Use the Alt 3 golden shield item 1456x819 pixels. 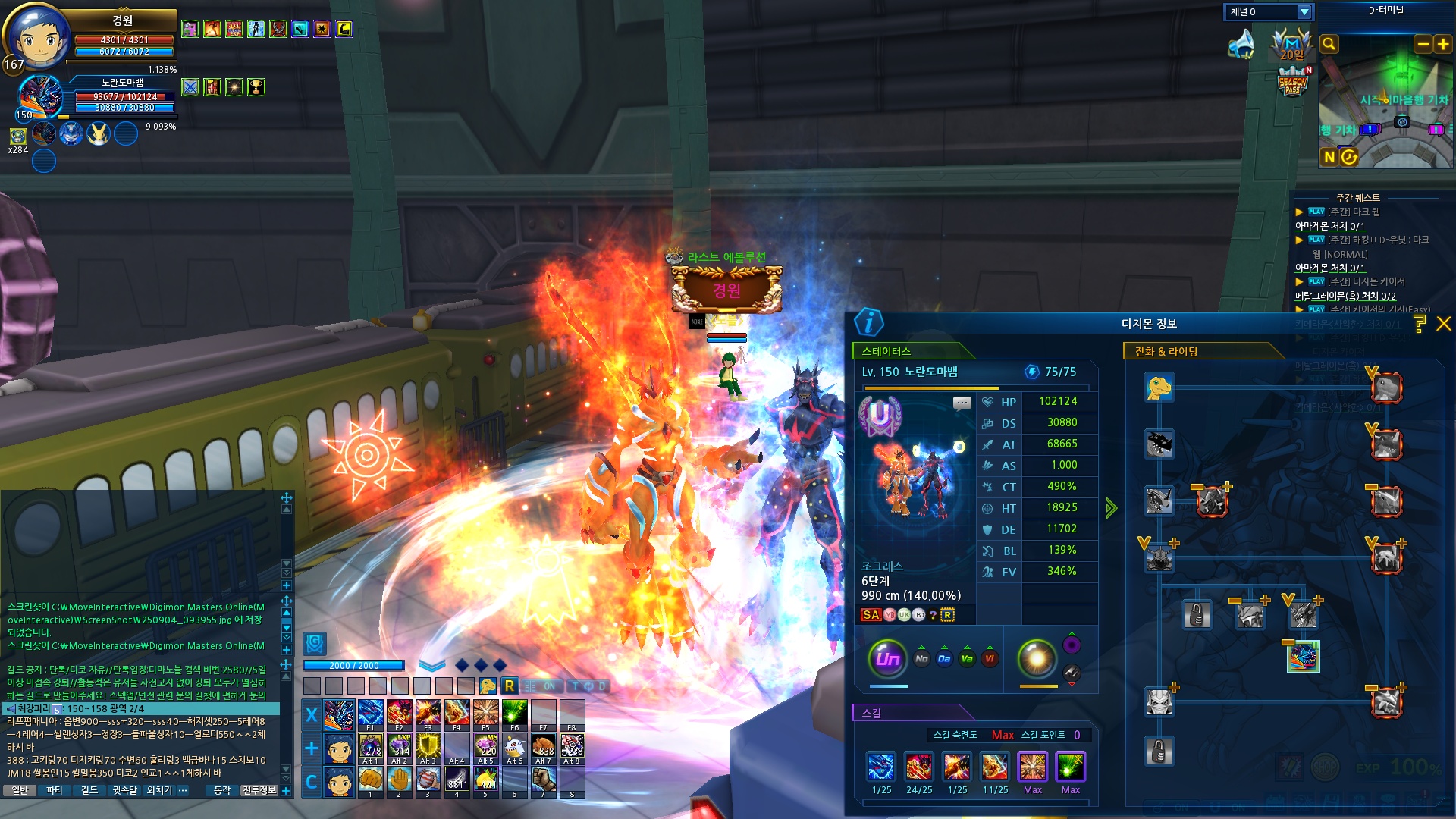click(x=428, y=747)
